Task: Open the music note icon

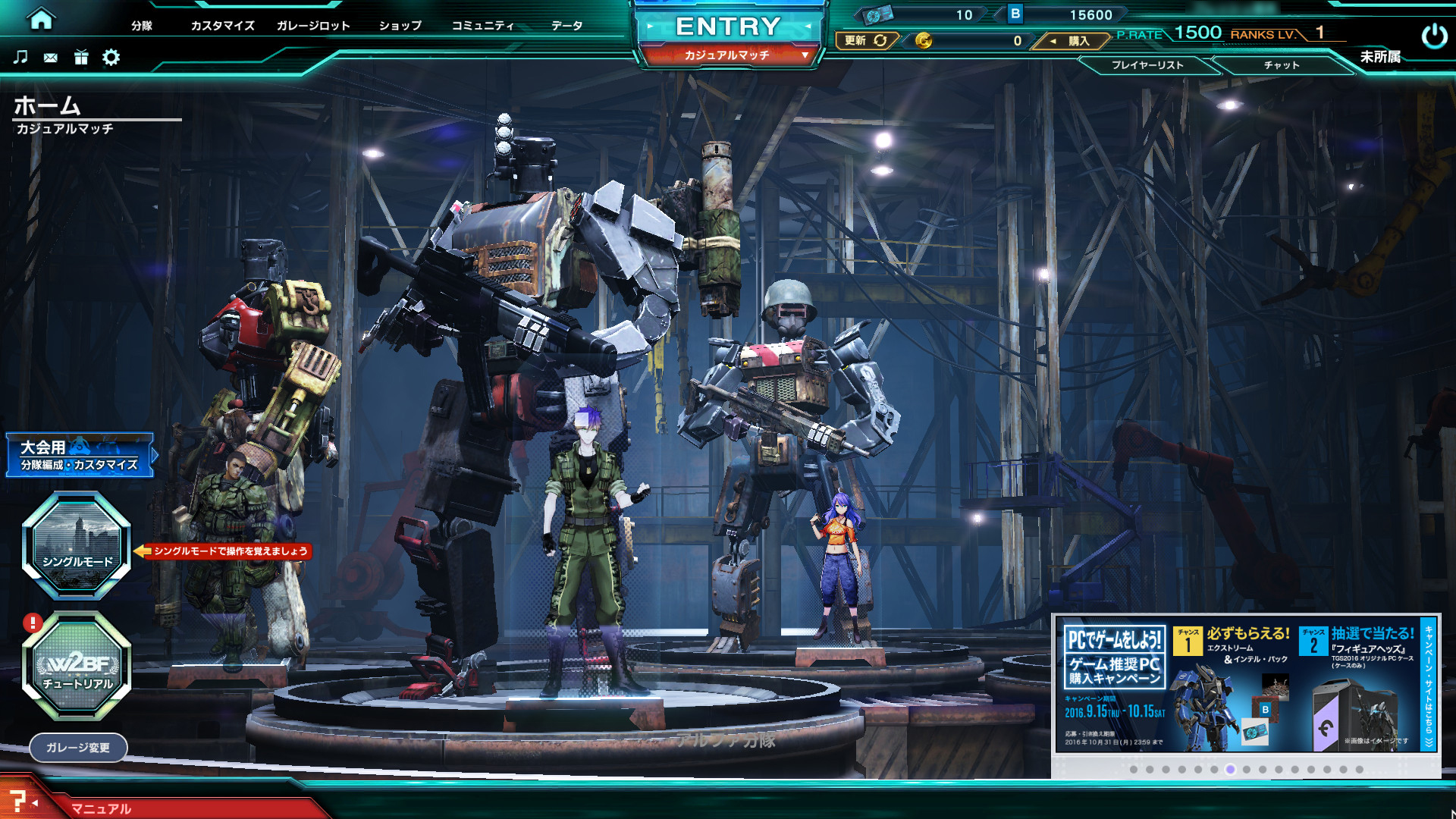Action: [20, 57]
